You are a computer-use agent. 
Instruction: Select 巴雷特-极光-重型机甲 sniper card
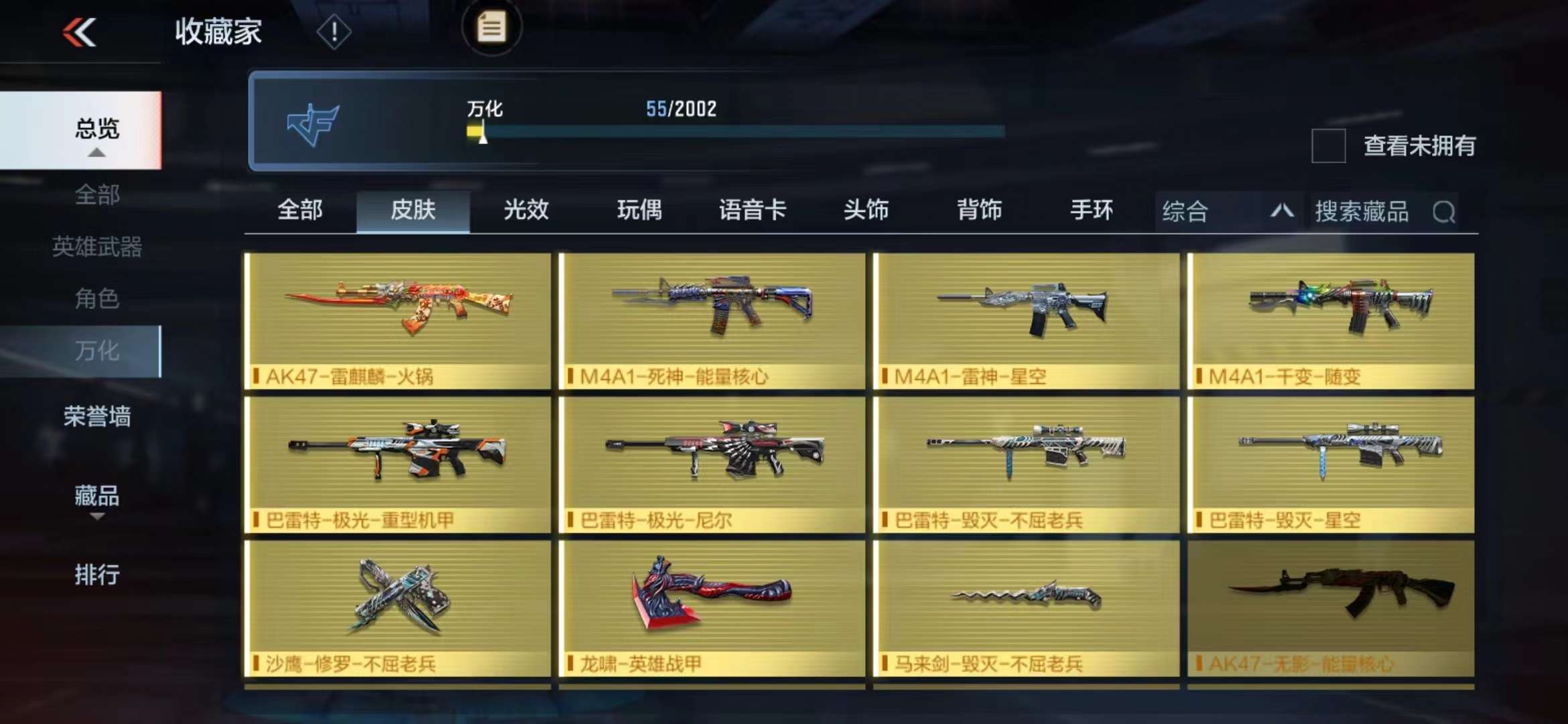tap(398, 465)
